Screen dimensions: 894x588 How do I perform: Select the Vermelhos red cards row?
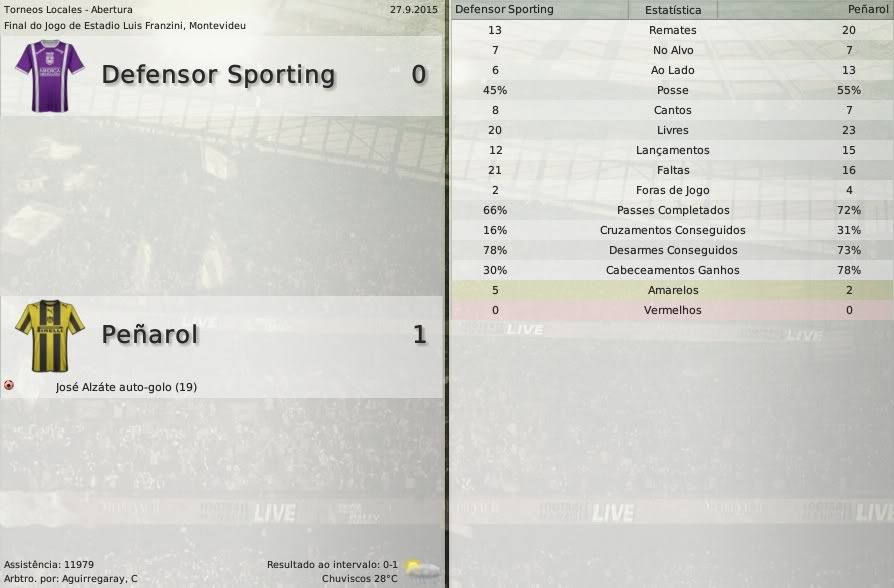[x=672, y=310]
